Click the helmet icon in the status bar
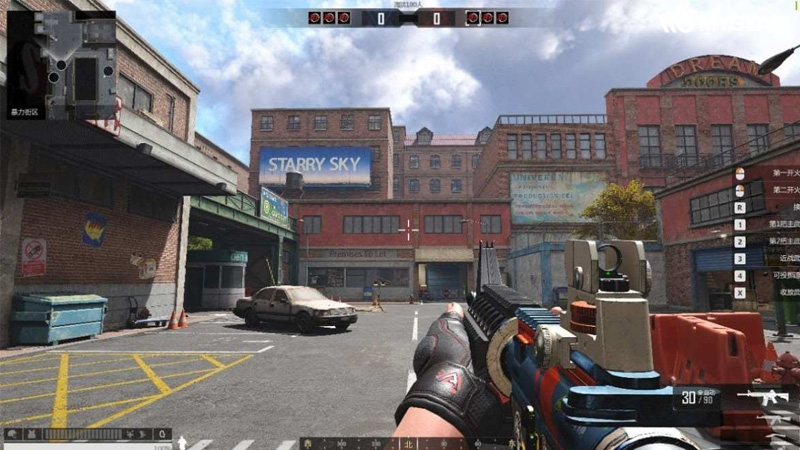 [x=12, y=435]
